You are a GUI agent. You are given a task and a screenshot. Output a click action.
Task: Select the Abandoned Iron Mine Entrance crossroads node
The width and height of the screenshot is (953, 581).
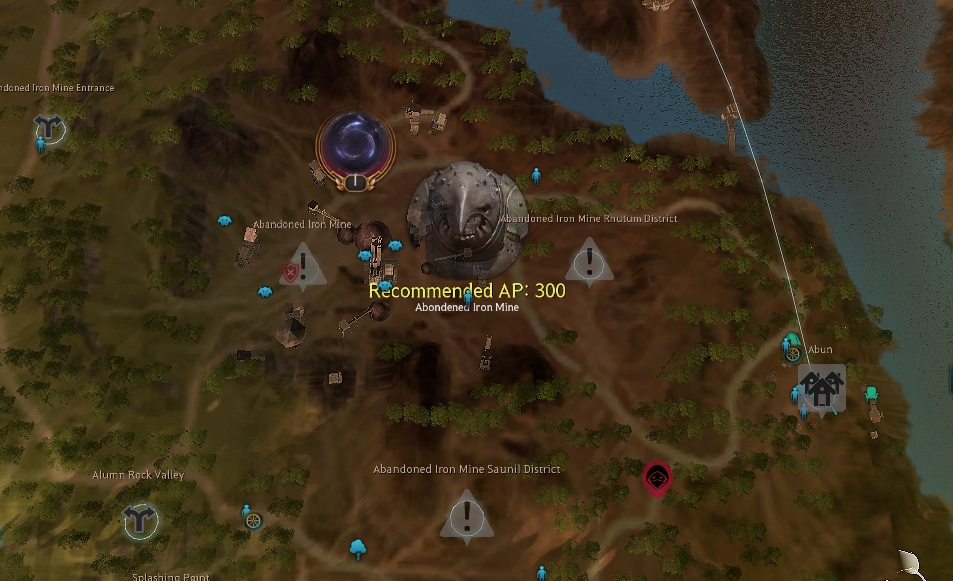pos(47,128)
